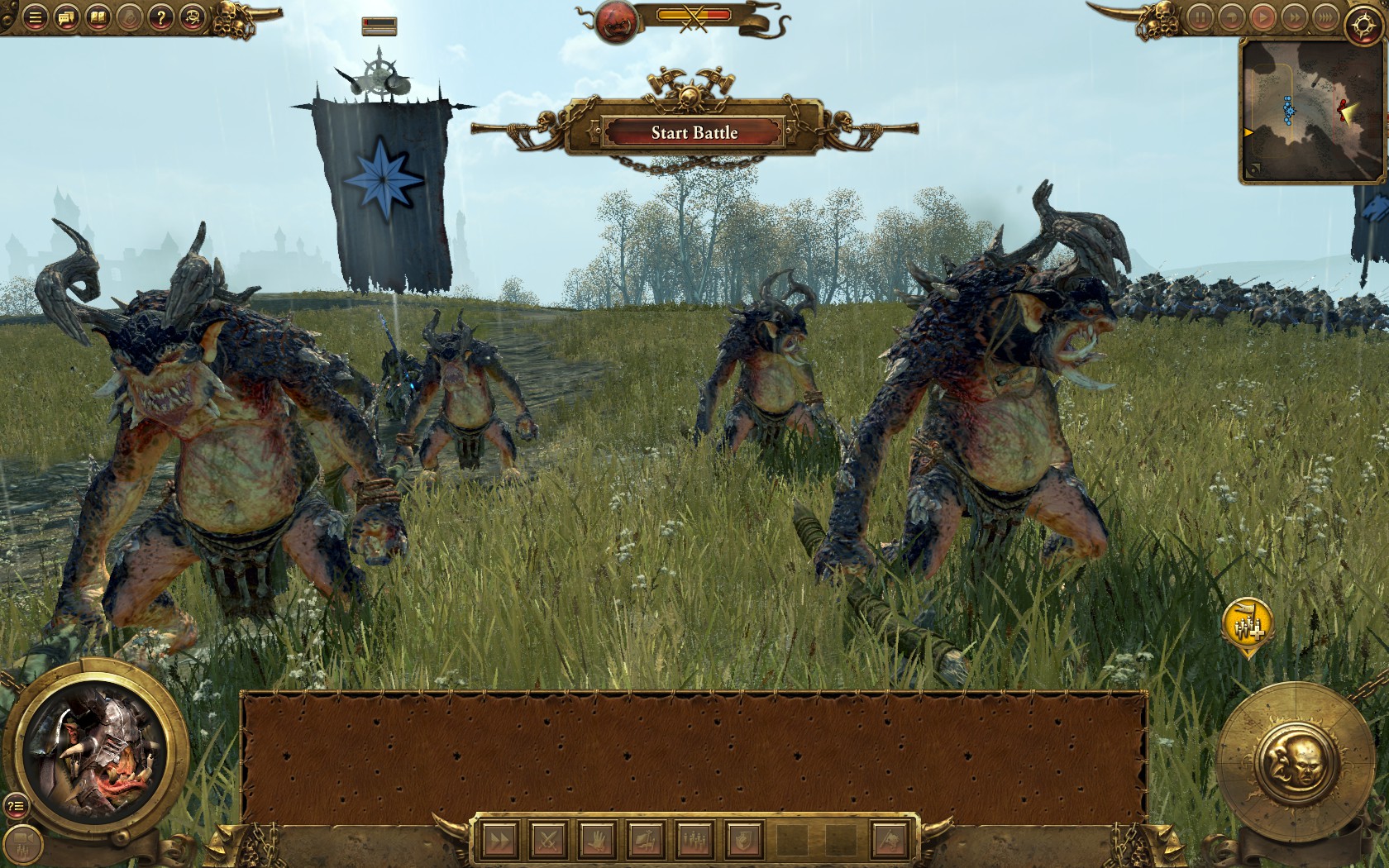This screenshot has width=1389, height=868.
Task: Click the melee mode hand icon
Action: [x=597, y=840]
